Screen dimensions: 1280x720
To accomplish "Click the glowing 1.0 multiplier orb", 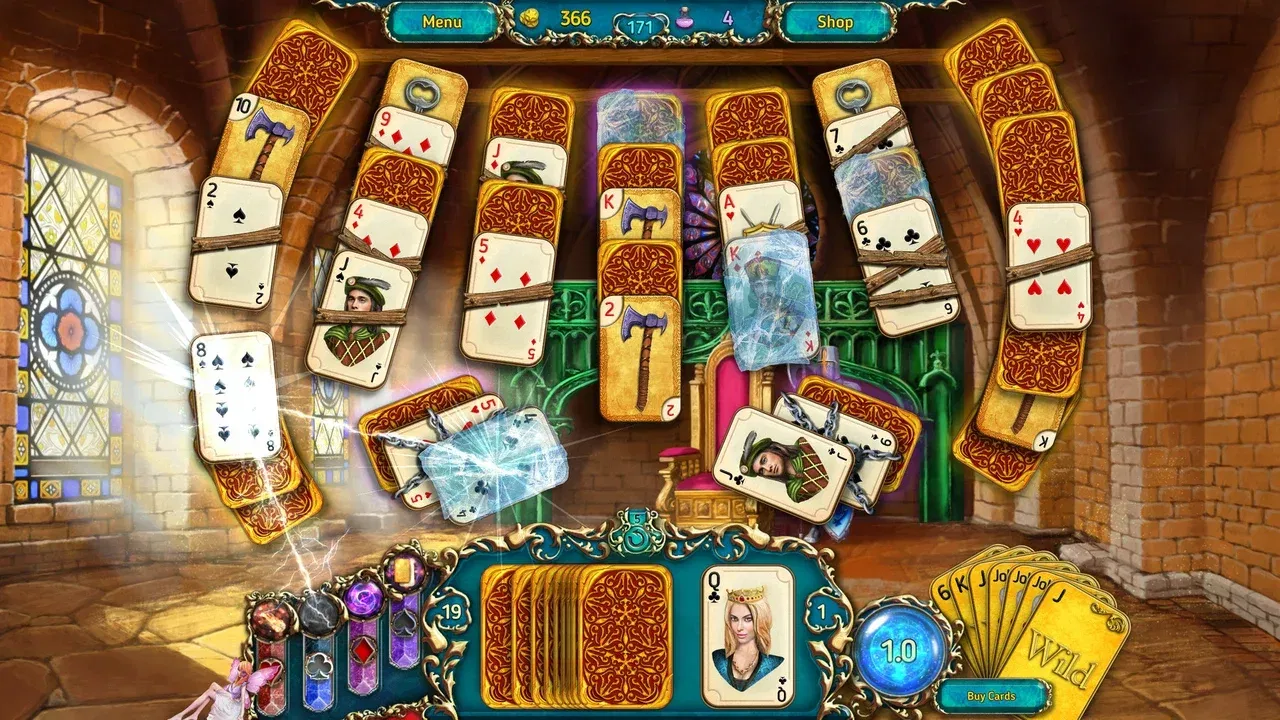I will 897,645.
